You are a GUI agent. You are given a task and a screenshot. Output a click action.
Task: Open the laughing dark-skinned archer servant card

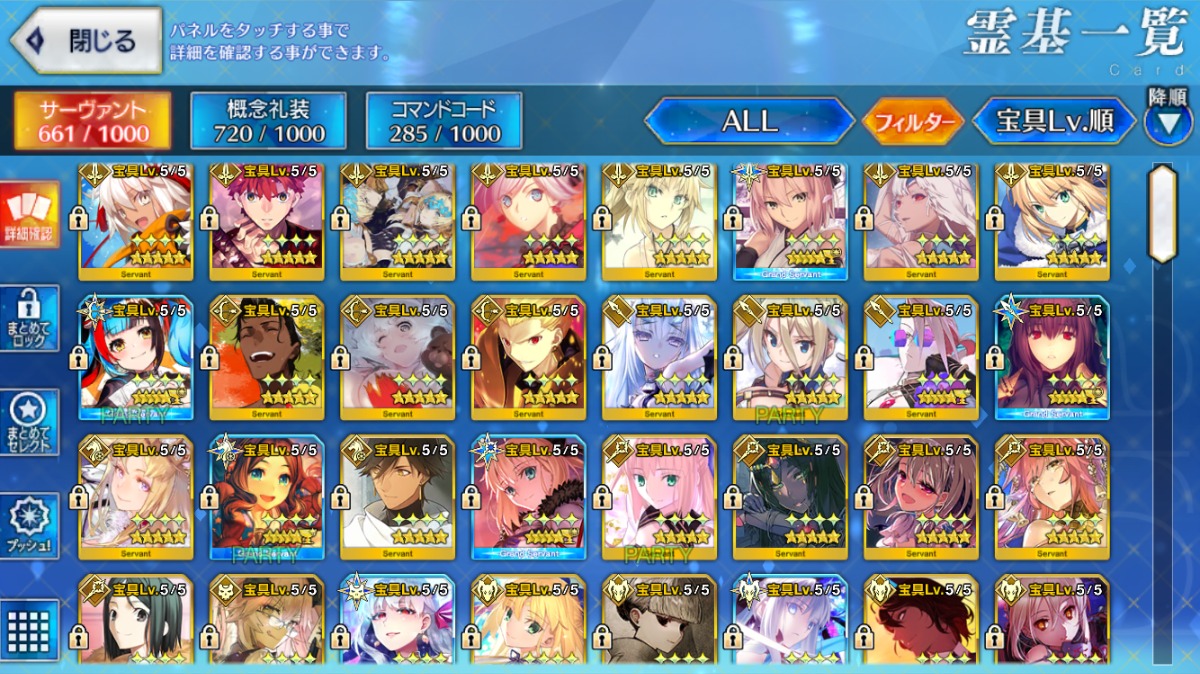pyautogui.click(x=267, y=356)
